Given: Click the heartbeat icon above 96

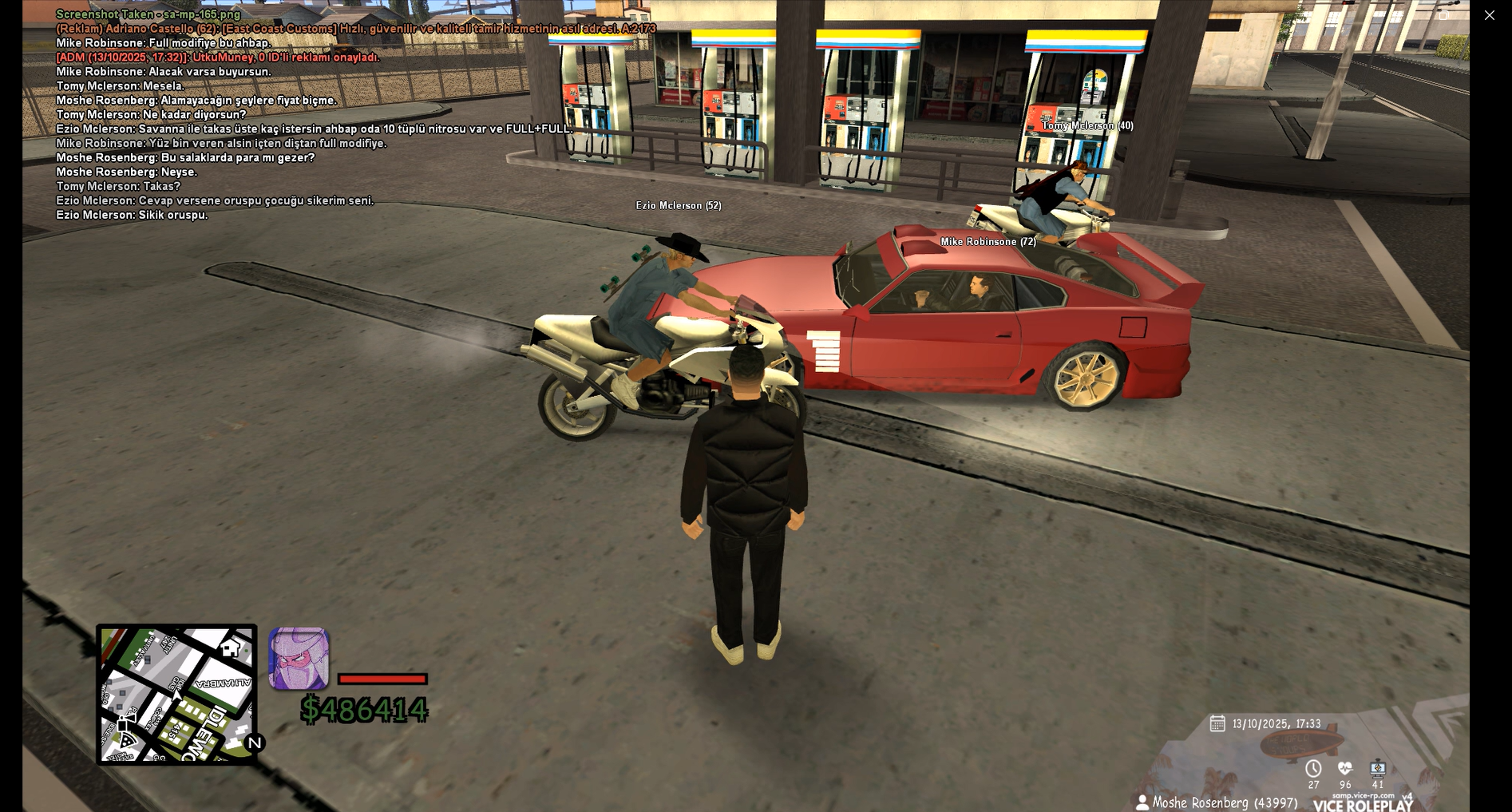Looking at the screenshot, I should pyautogui.click(x=1345, y=768).
